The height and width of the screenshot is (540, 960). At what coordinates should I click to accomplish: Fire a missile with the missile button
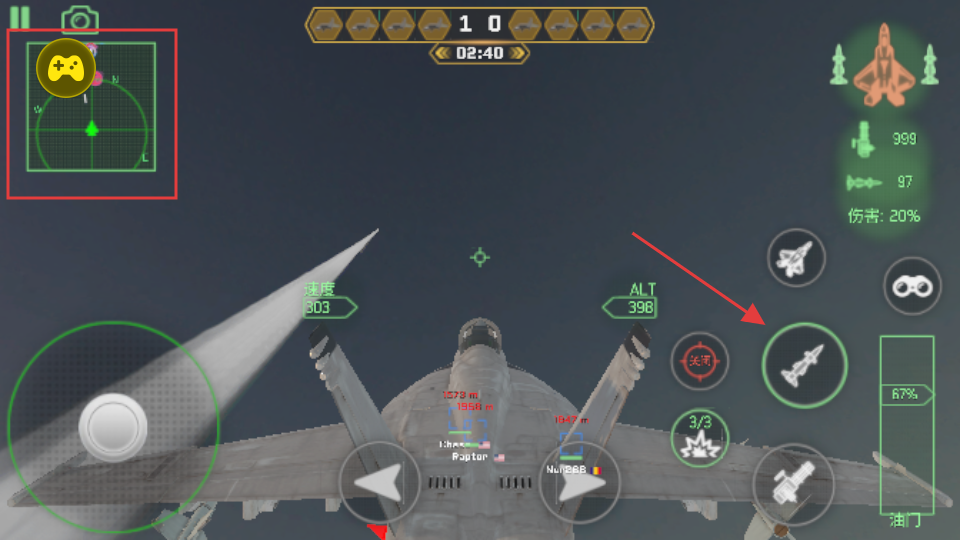click(x=804, y=365)
